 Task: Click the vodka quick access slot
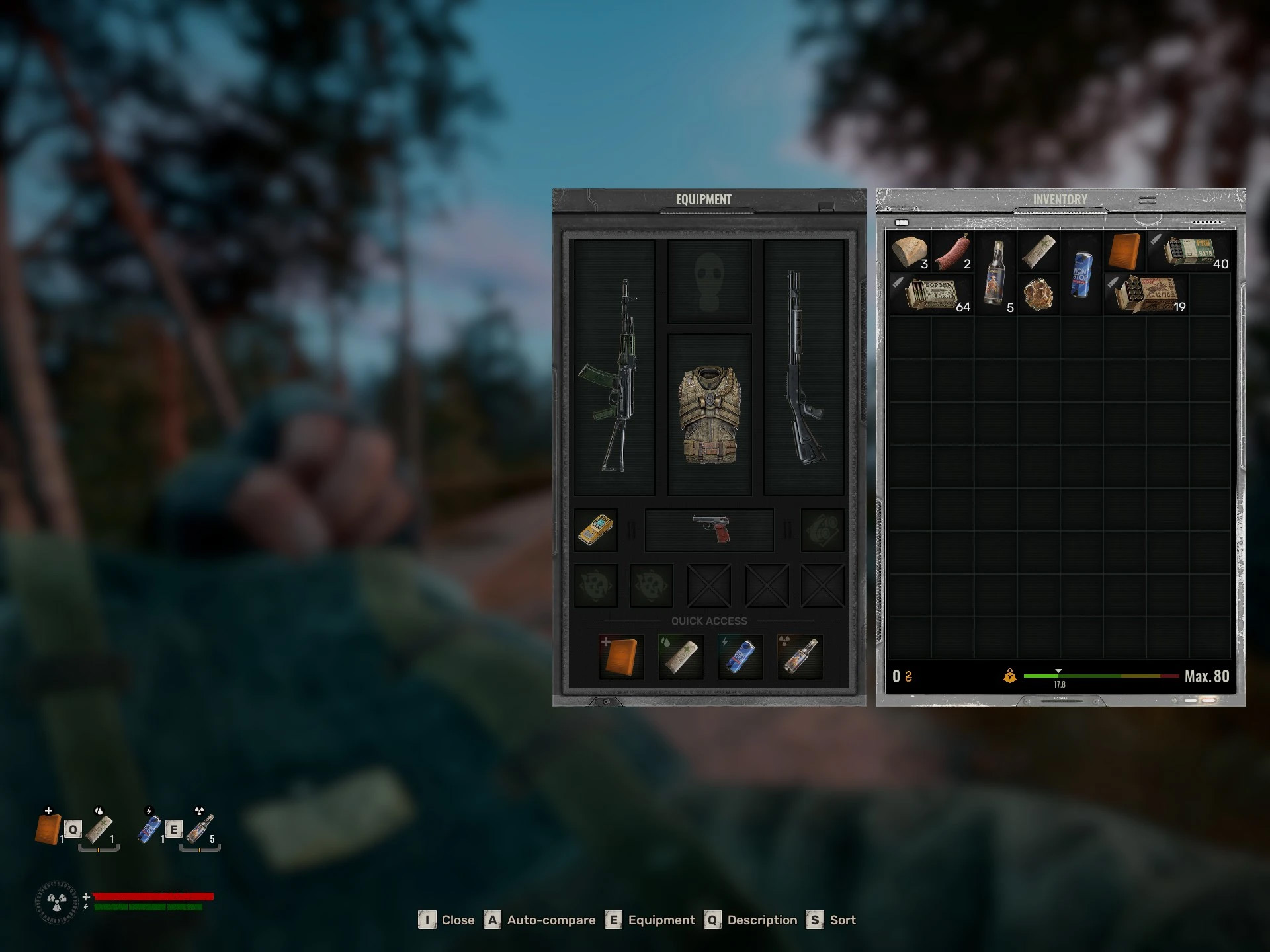click(800, 656)
